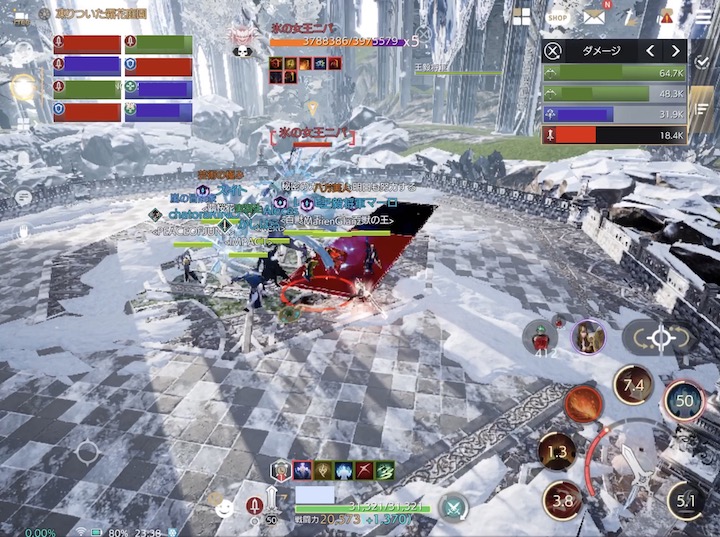Screen dimensions: 720x537
Task: Tap the companion portrait icon
Action: [588, 337]
